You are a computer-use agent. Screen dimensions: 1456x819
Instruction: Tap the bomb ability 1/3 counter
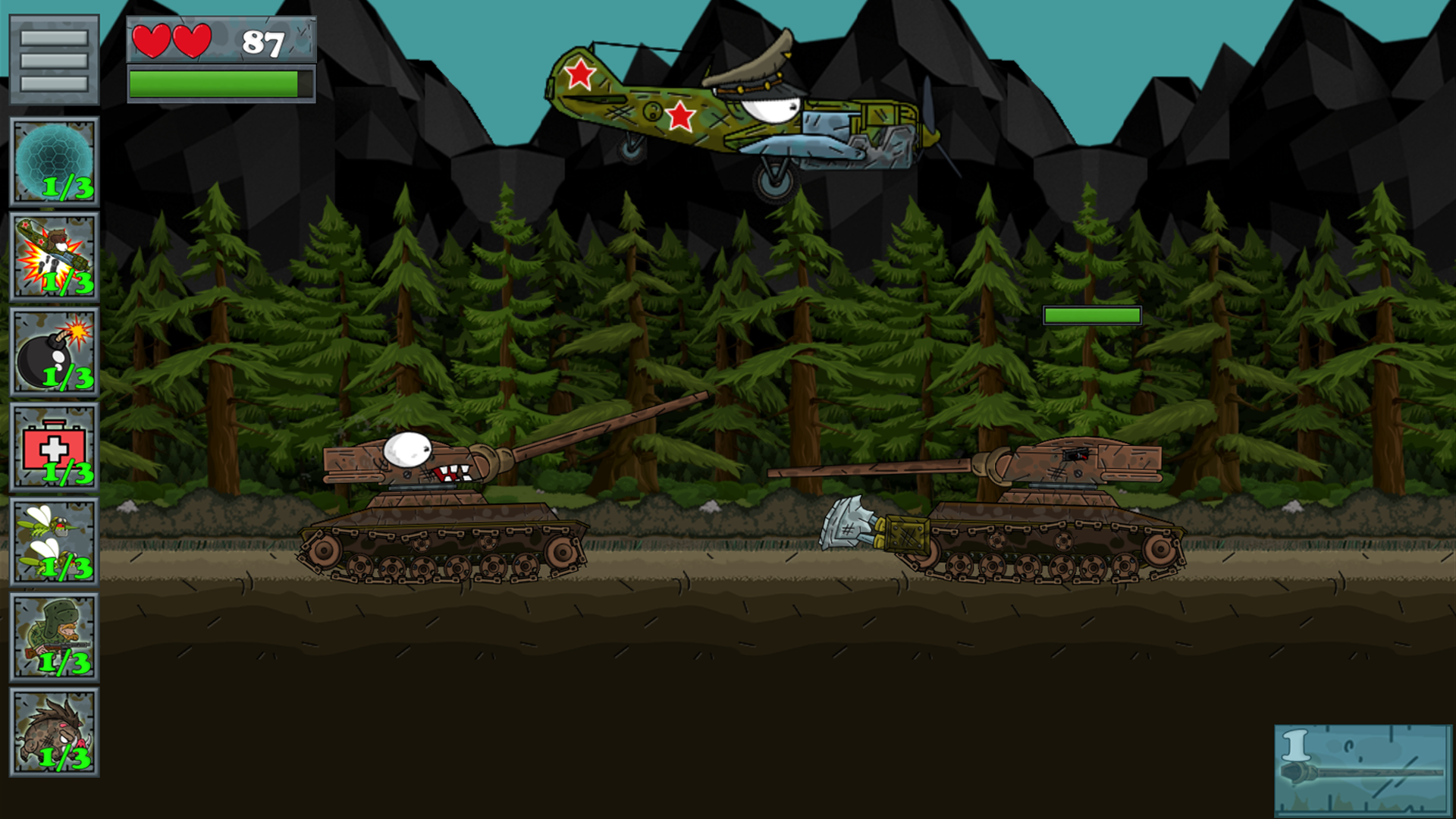(67, 378)
